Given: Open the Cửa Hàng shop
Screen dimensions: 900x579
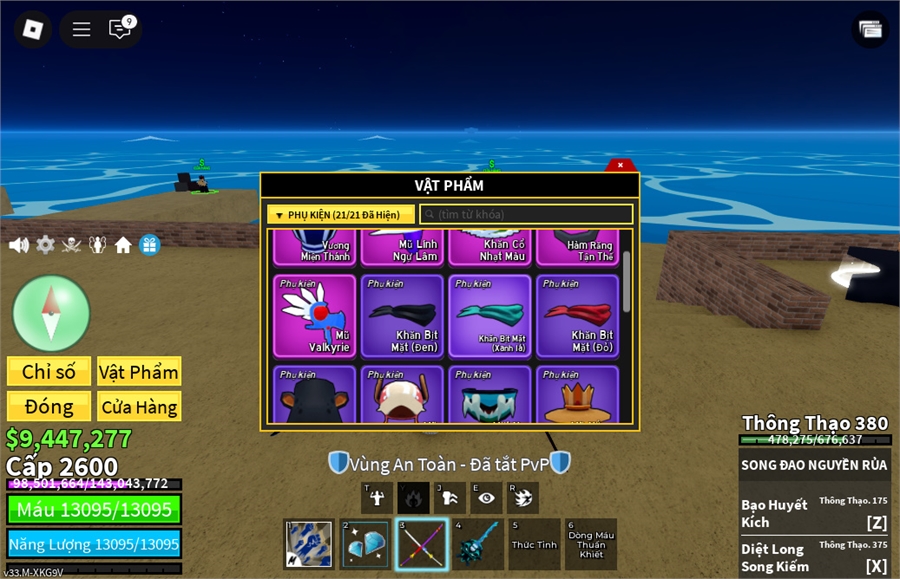Looking at the screenshot, I should (x=139, y=407).
